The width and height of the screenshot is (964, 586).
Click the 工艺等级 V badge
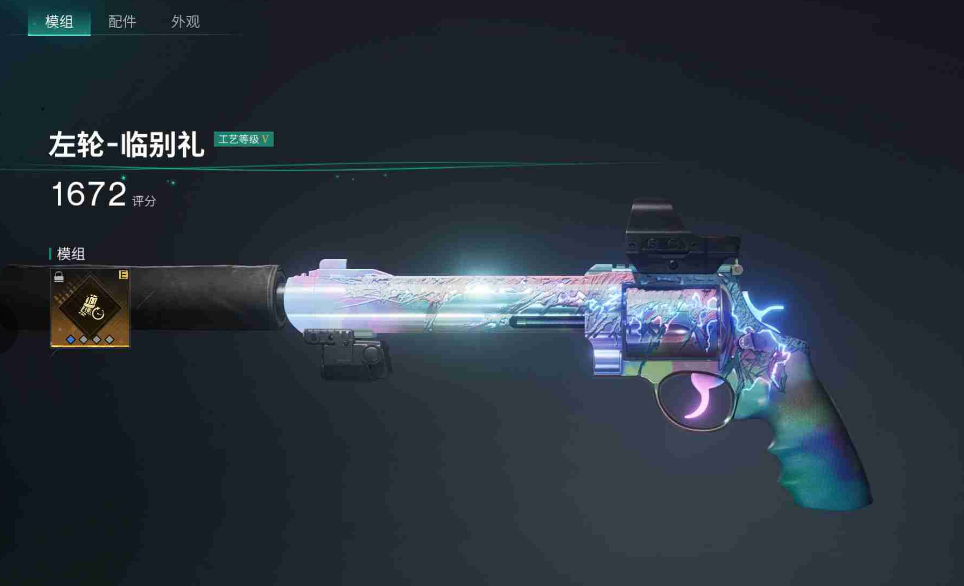(243, 139)
